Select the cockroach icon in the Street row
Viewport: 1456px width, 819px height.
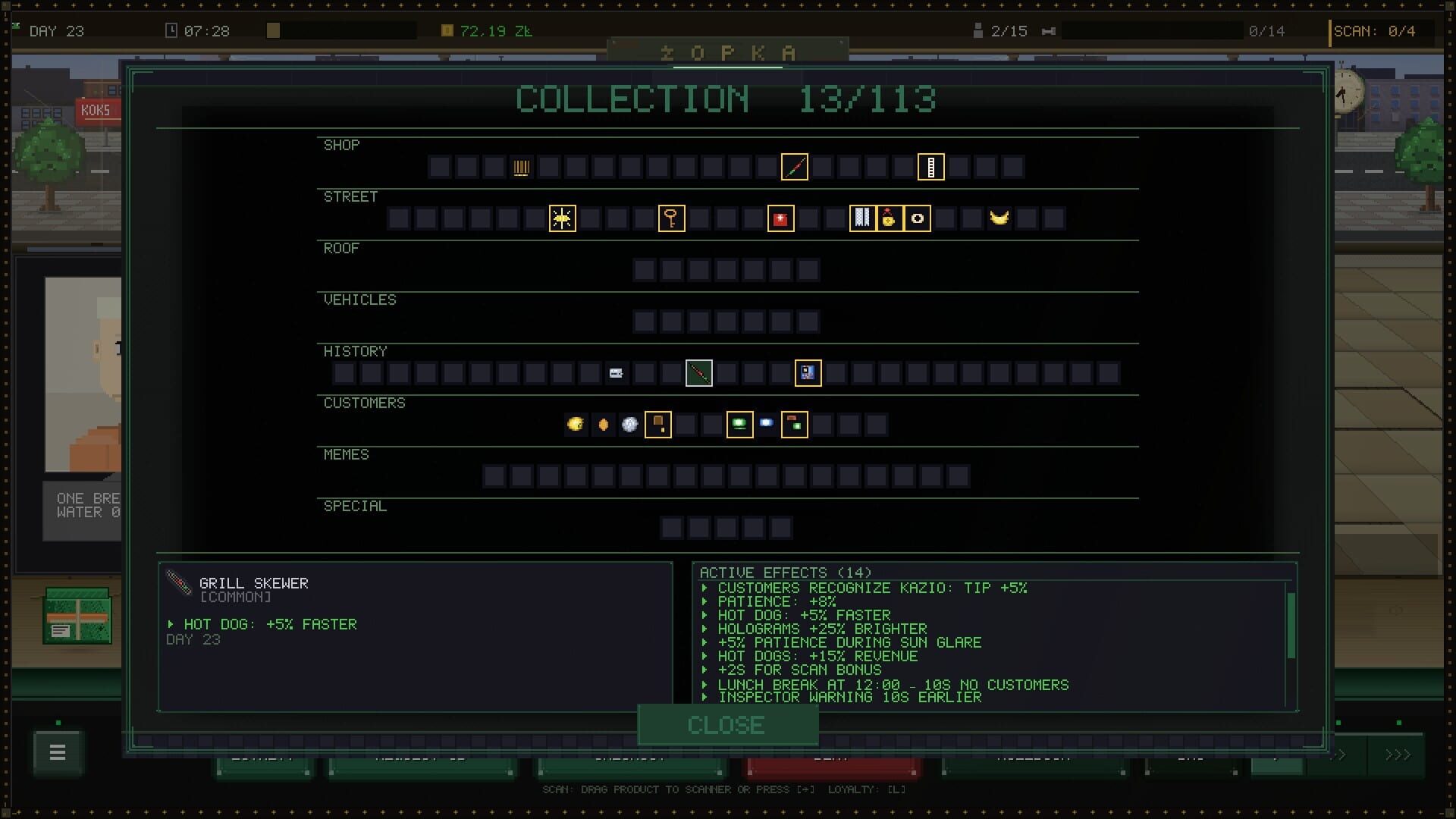point(563,218)
